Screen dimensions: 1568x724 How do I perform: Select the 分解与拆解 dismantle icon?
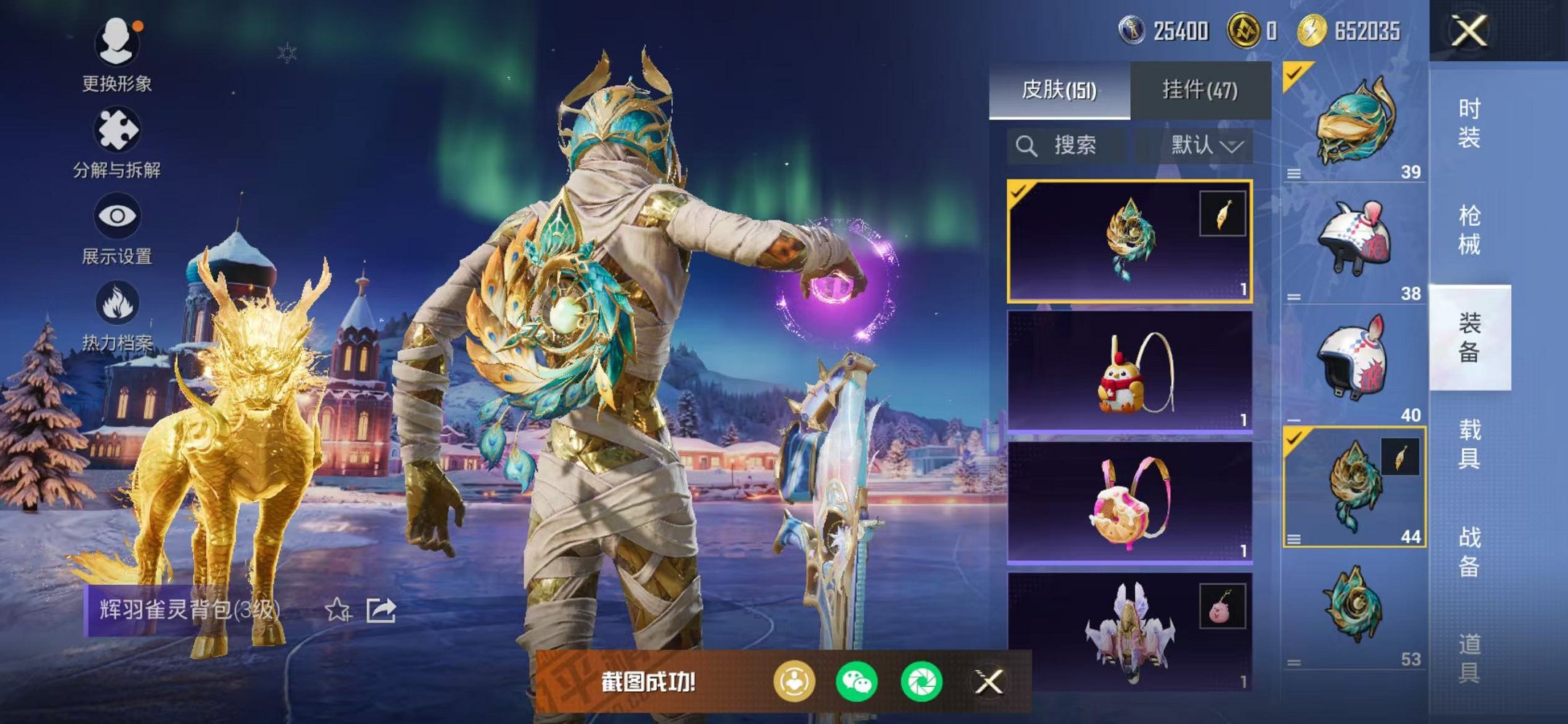(117, 130)
